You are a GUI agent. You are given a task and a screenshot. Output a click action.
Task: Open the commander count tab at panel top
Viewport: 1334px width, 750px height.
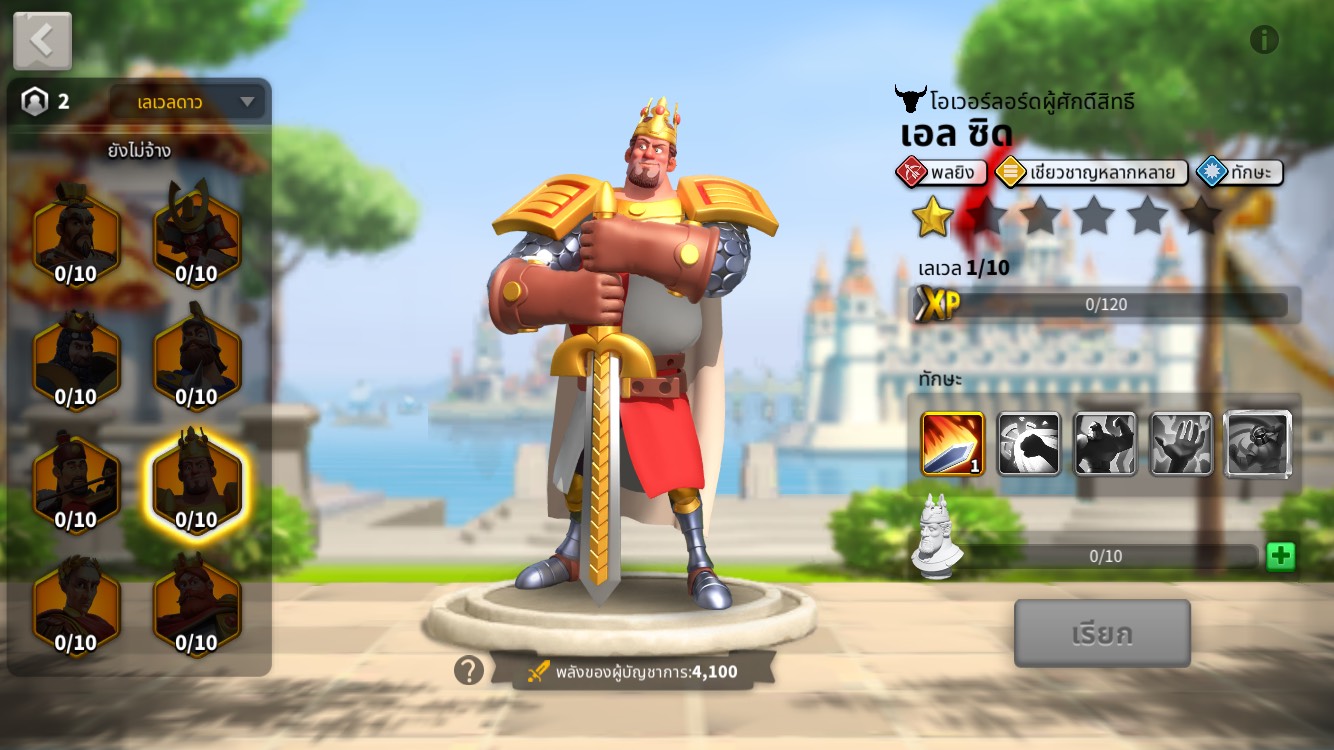[x=41, y=101]
